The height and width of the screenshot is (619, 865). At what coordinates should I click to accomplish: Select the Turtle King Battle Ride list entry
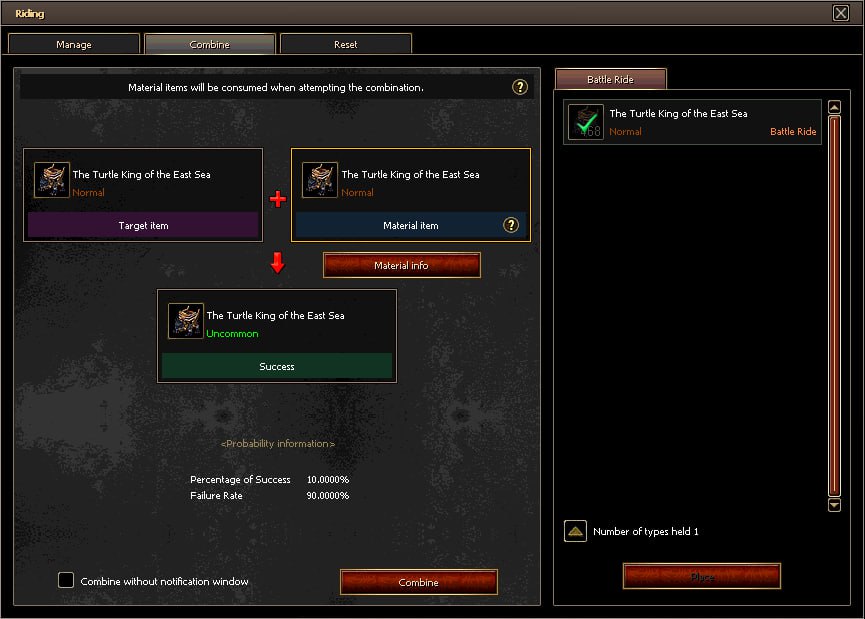pyautogui.click(x=692, y=122)
